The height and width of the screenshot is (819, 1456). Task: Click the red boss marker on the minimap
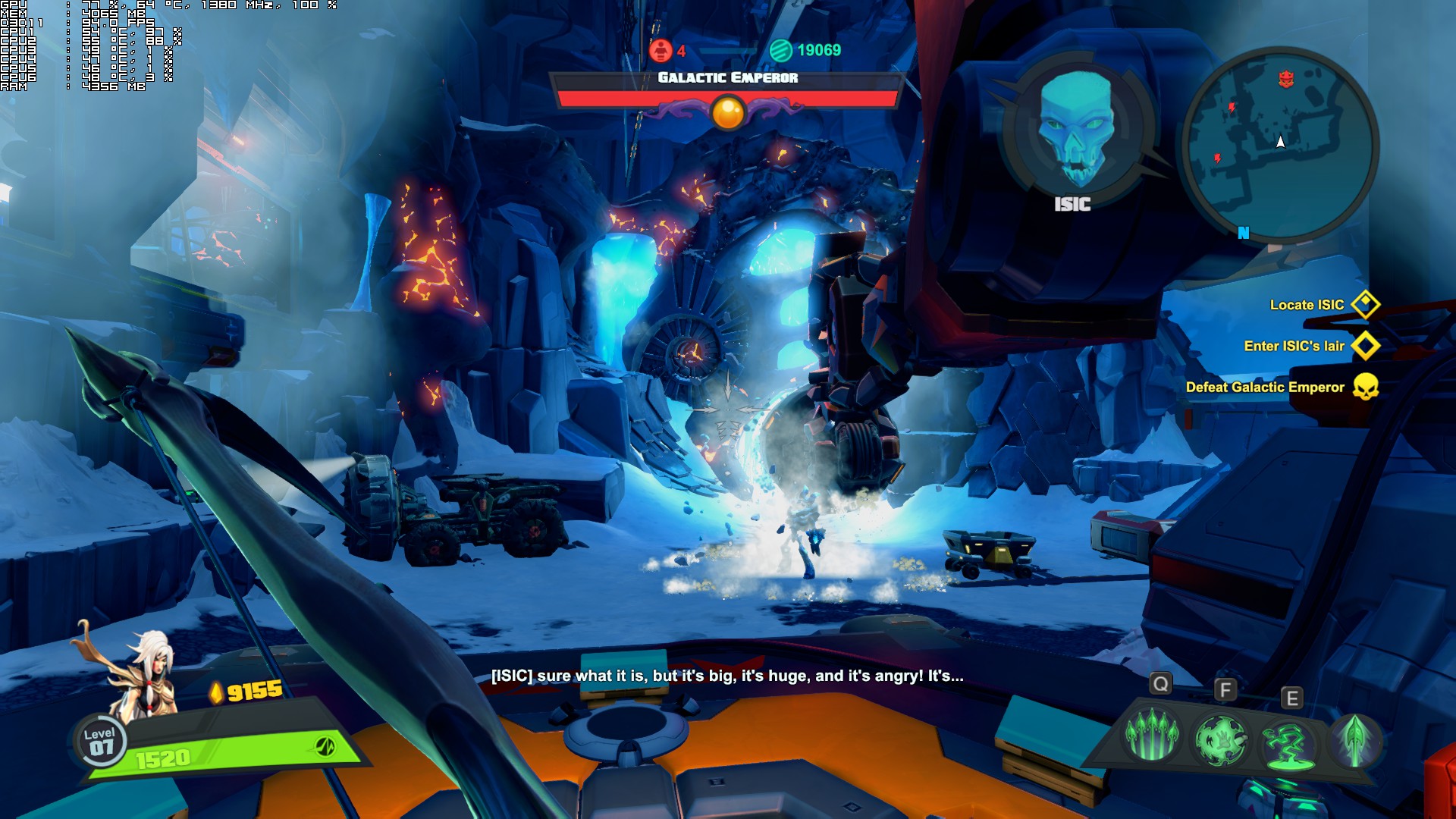tap(1286, 78)
